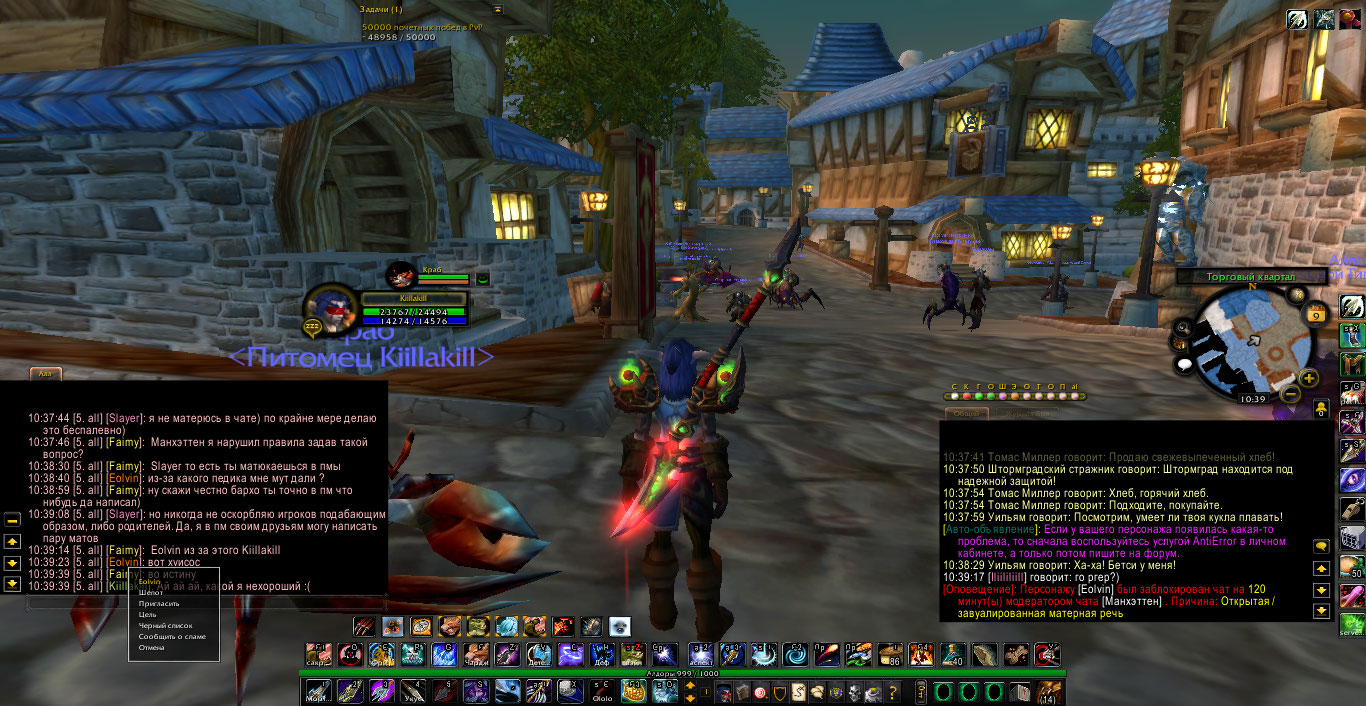The image size is (1366, 706).
Task: Open the backpack bag slot
Action: tap(1049, 692)
